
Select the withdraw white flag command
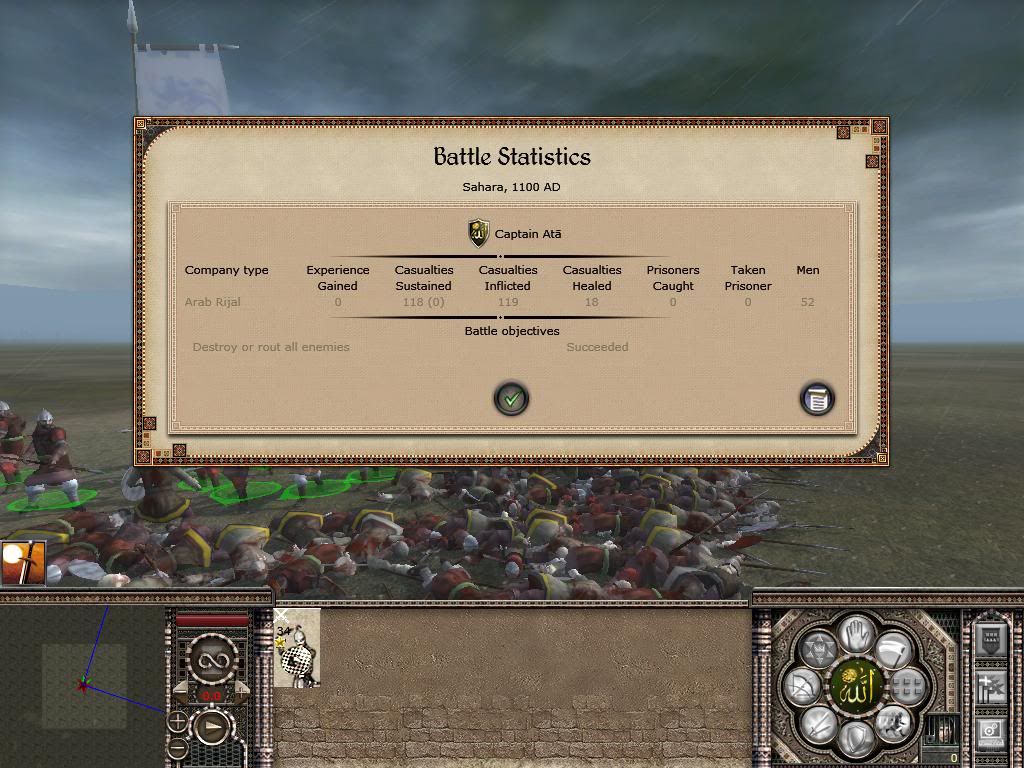click(892, 651)
